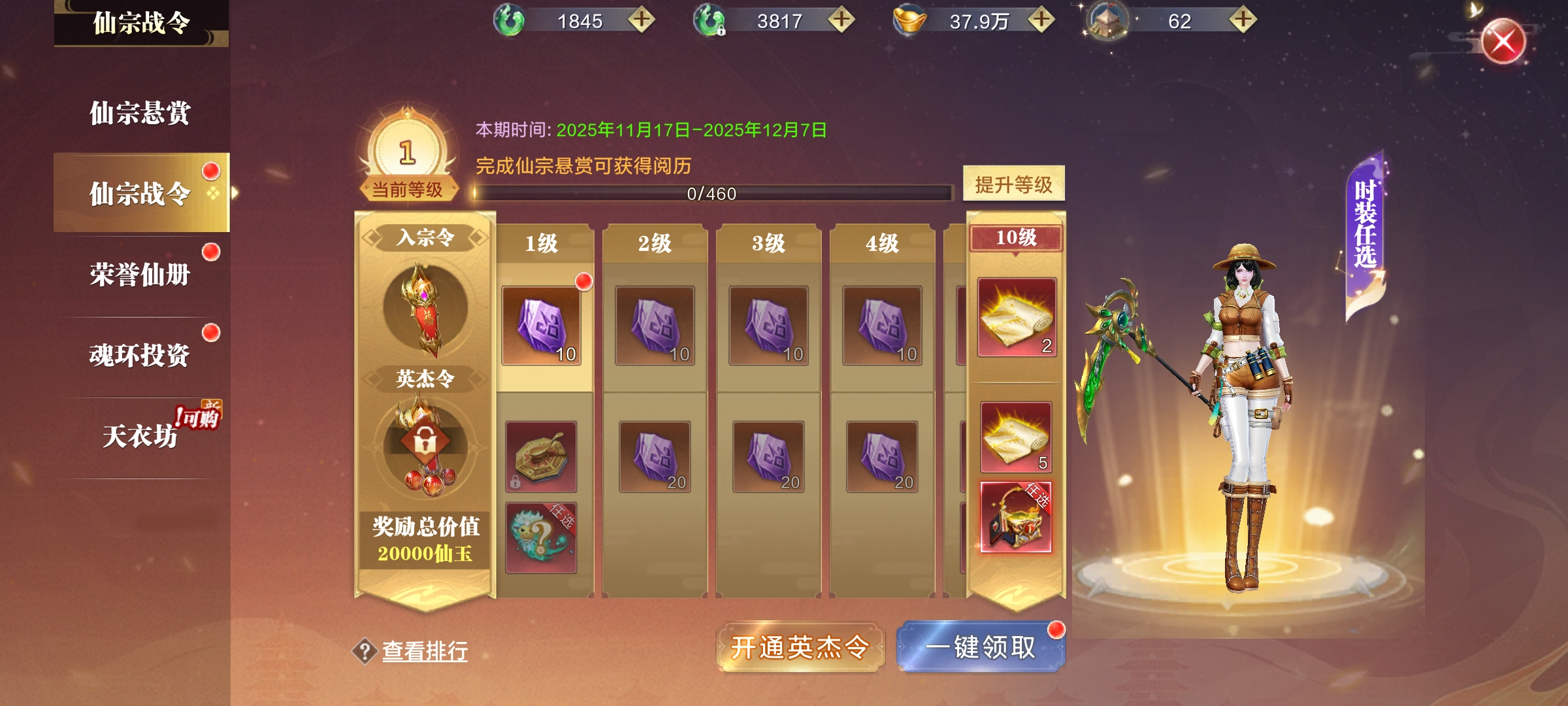Open the 查看排行 ranking link
Screen dimensions: 1568x706
point(425,651)
